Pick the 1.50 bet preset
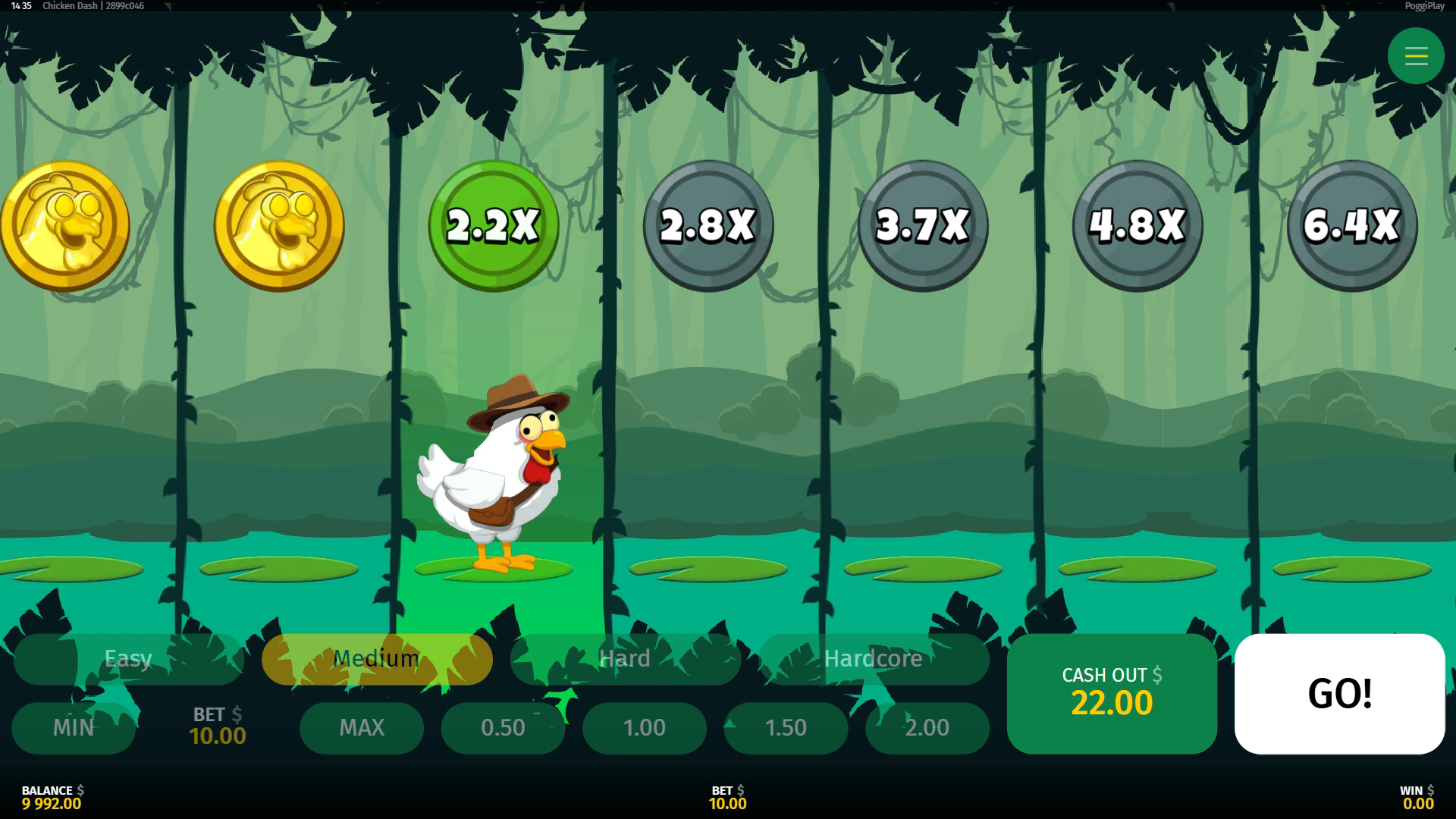Screen dimensions: 1456x819 click(786, 728)
